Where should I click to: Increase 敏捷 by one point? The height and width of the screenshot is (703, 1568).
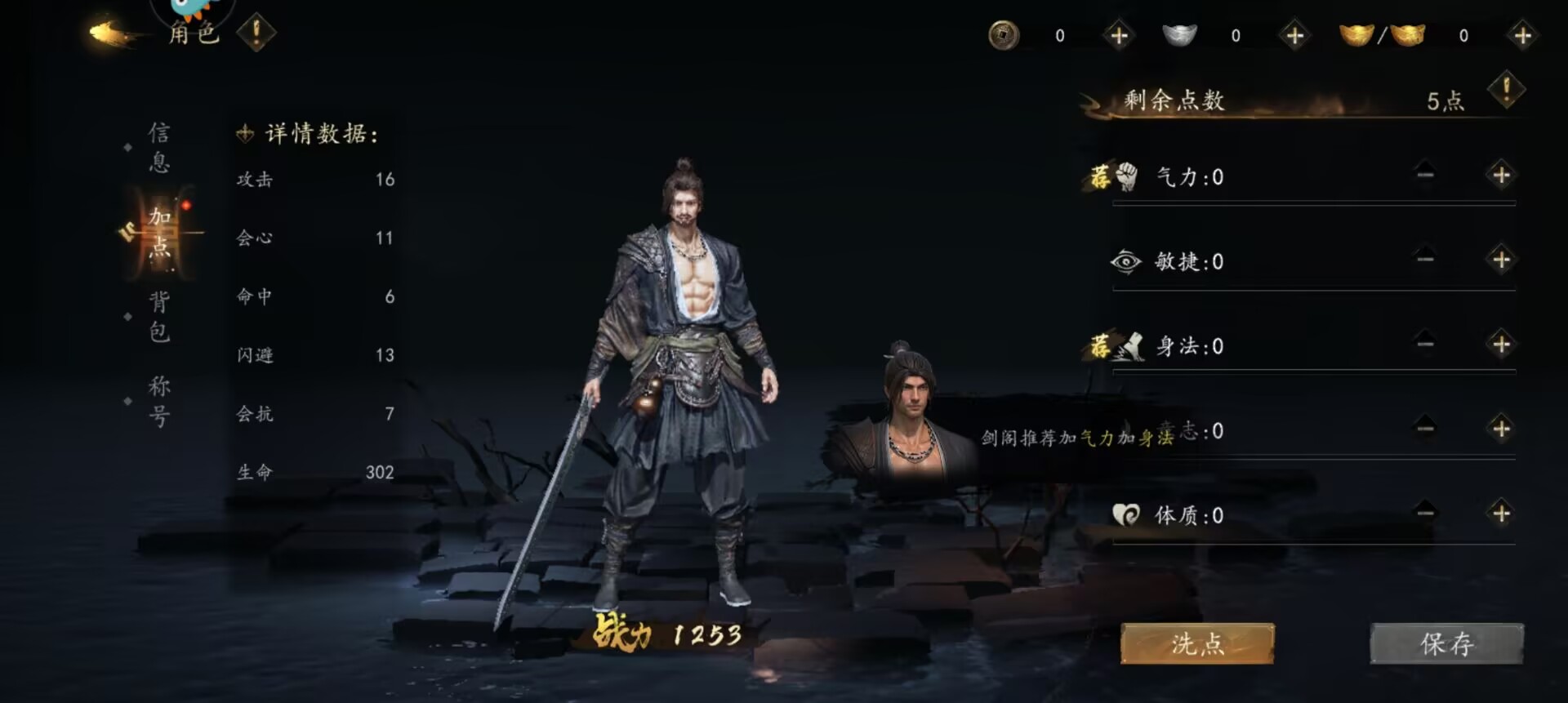click(1501, 260)
